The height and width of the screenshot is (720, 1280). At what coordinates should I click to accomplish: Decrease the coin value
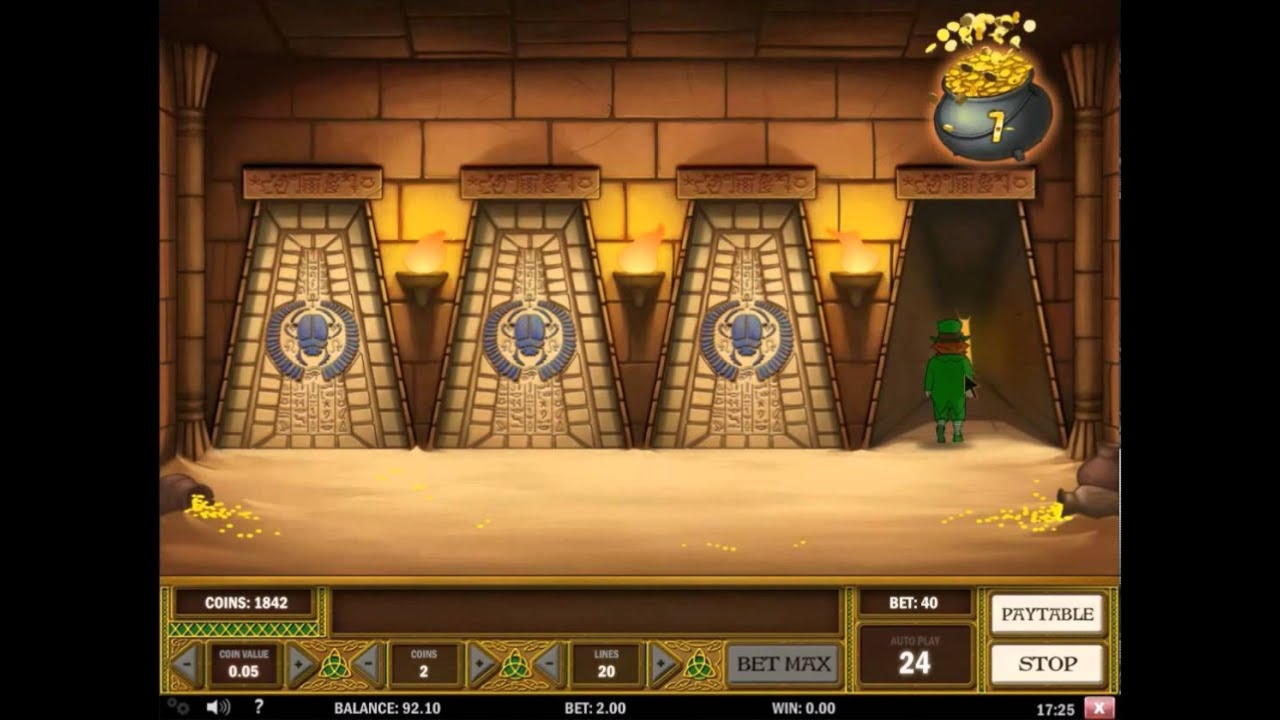click(186, 664)
